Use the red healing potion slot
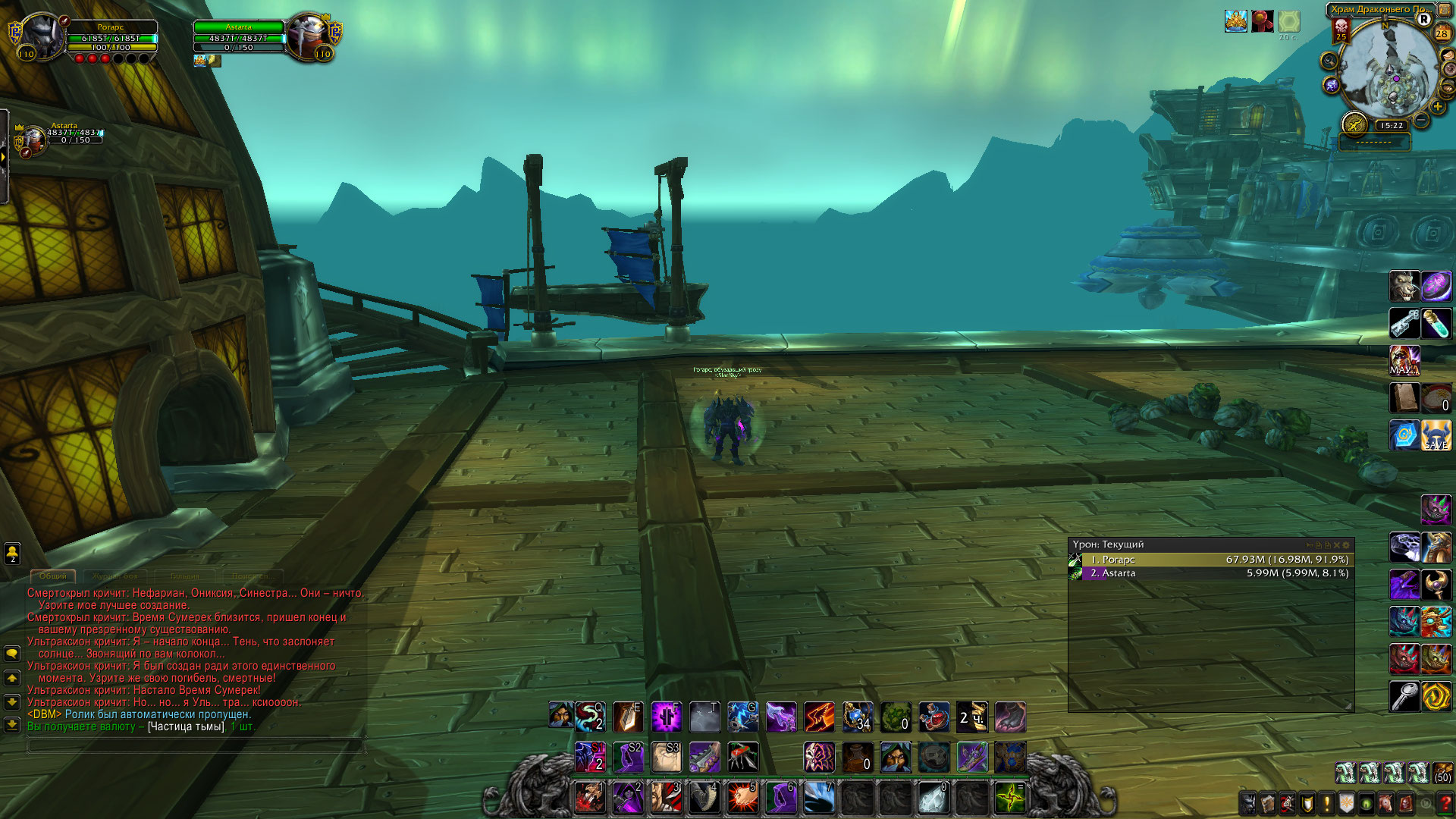Screen dimensions: 1456x819 [934, 717]
